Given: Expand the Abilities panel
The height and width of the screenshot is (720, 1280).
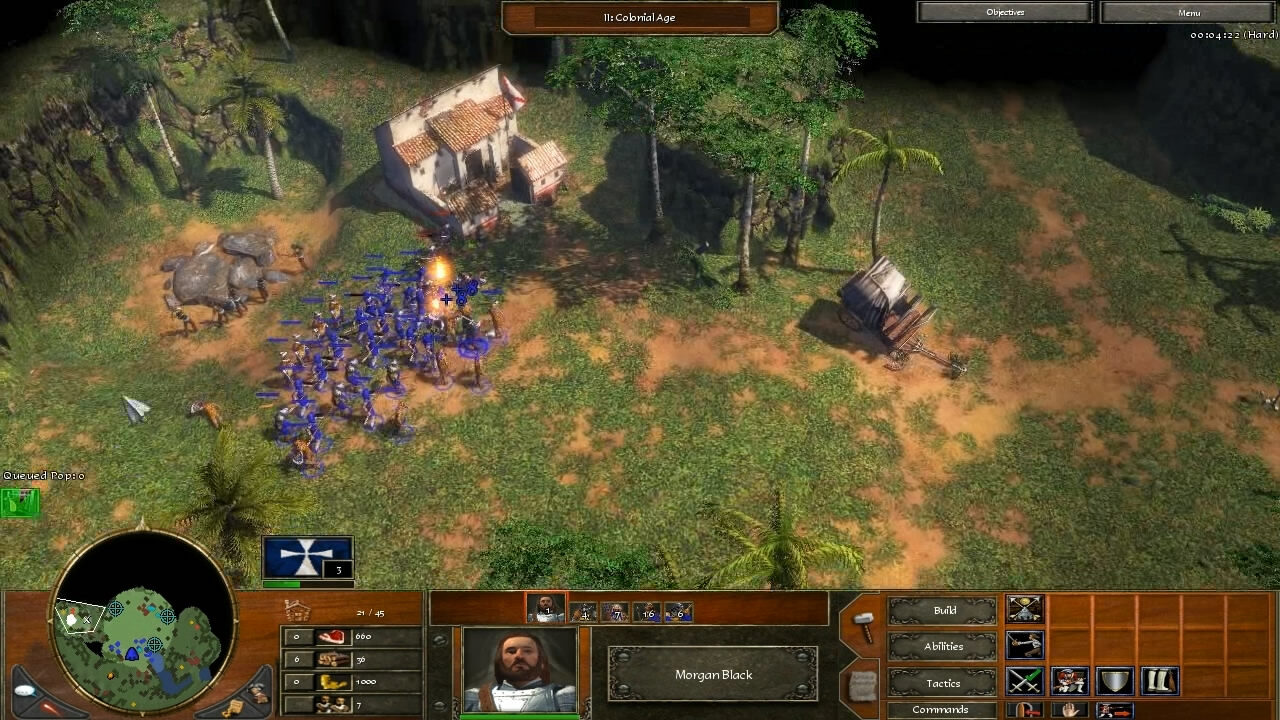Looking at the screenshot, I should coord(942,646).
